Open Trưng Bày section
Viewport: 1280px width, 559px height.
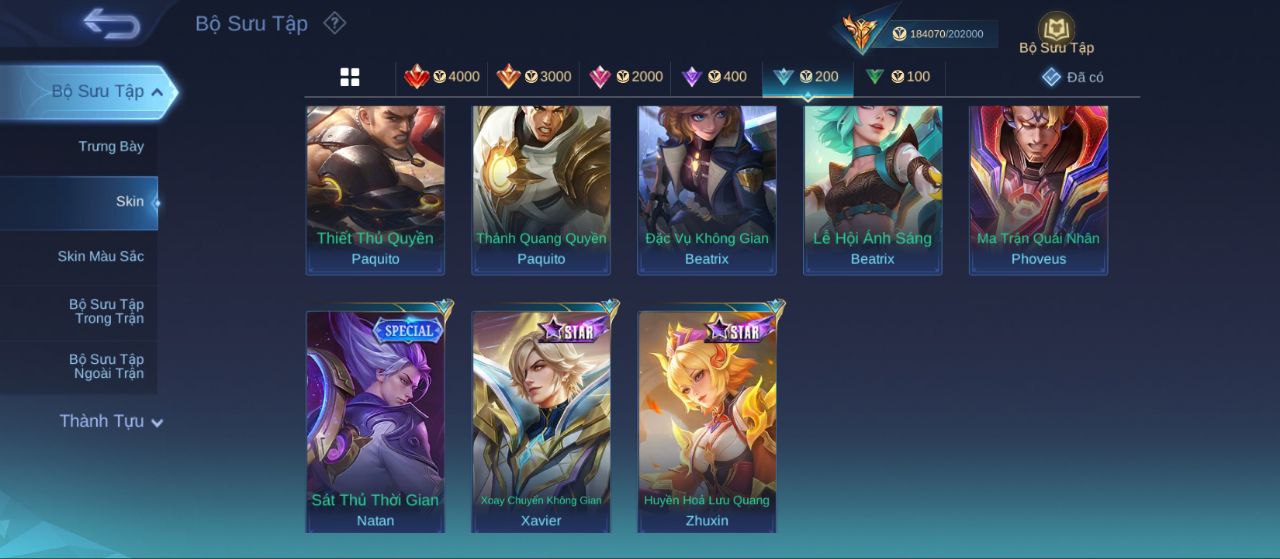[111, 147]
